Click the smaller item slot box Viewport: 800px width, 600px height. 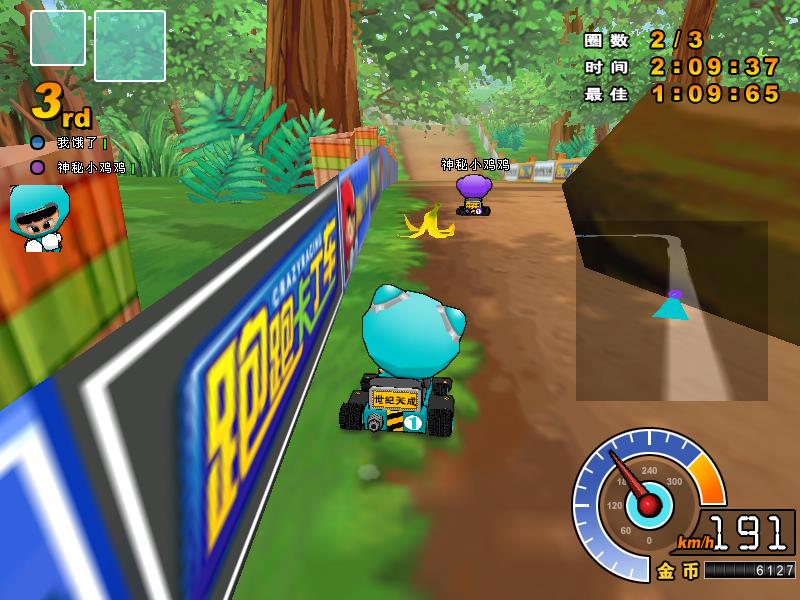[x=59, y=39]
